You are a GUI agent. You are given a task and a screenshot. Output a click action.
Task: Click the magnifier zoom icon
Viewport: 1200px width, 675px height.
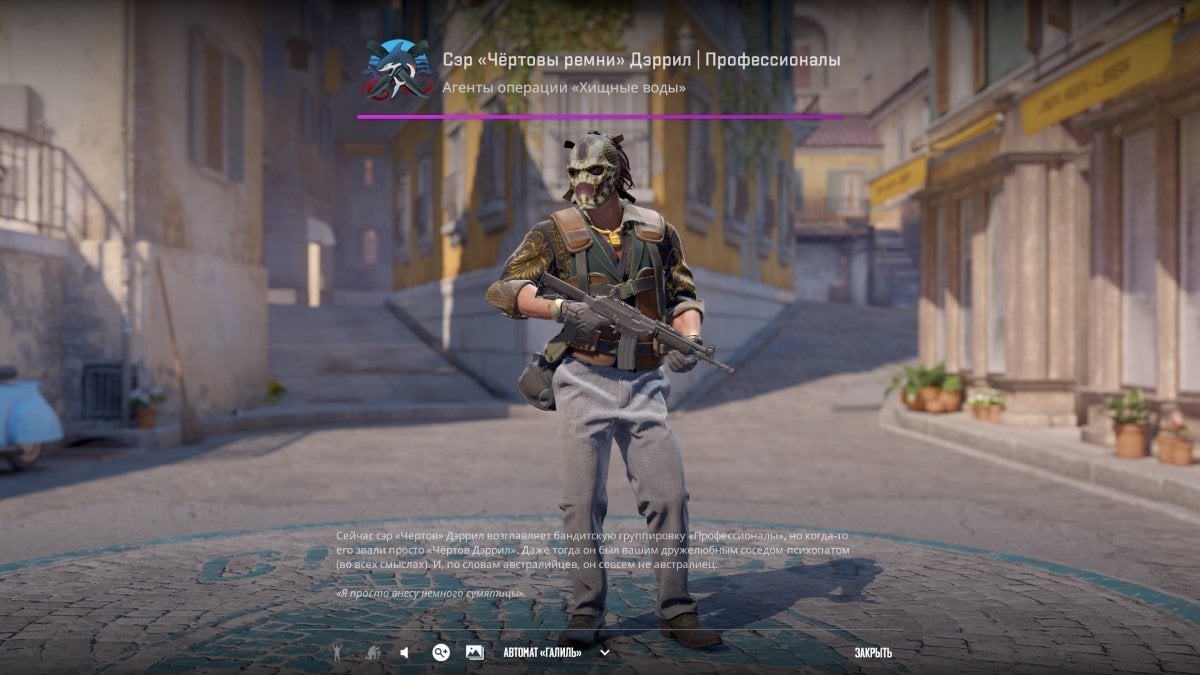(x=441, y=653)
